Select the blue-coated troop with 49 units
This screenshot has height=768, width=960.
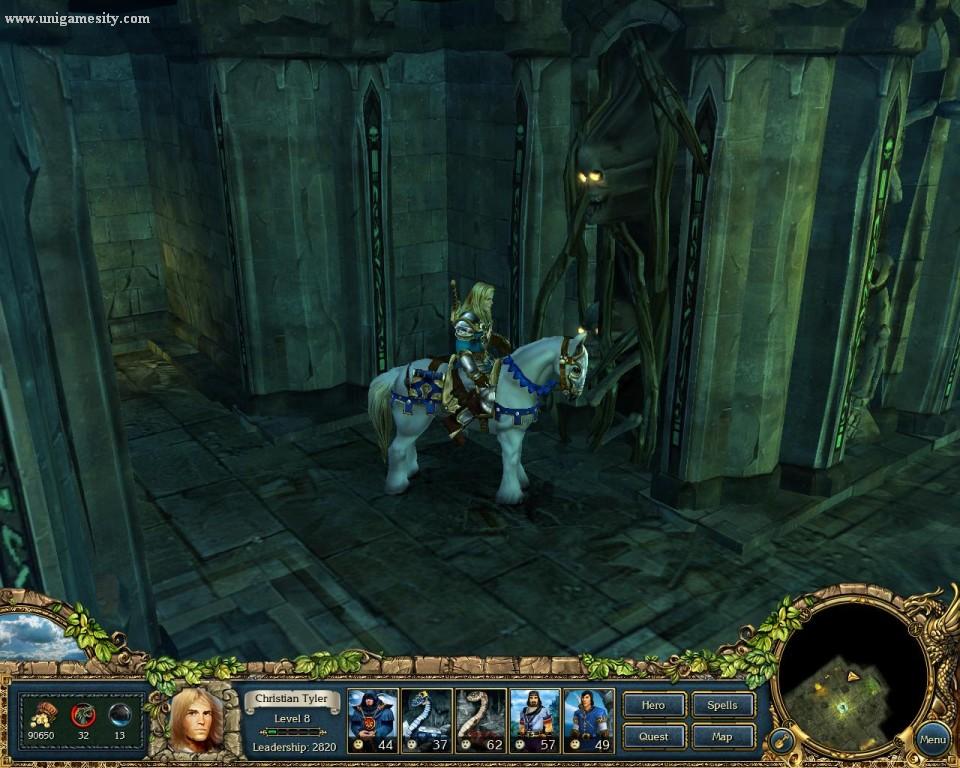pyautogui.click(x=588, y=719)
